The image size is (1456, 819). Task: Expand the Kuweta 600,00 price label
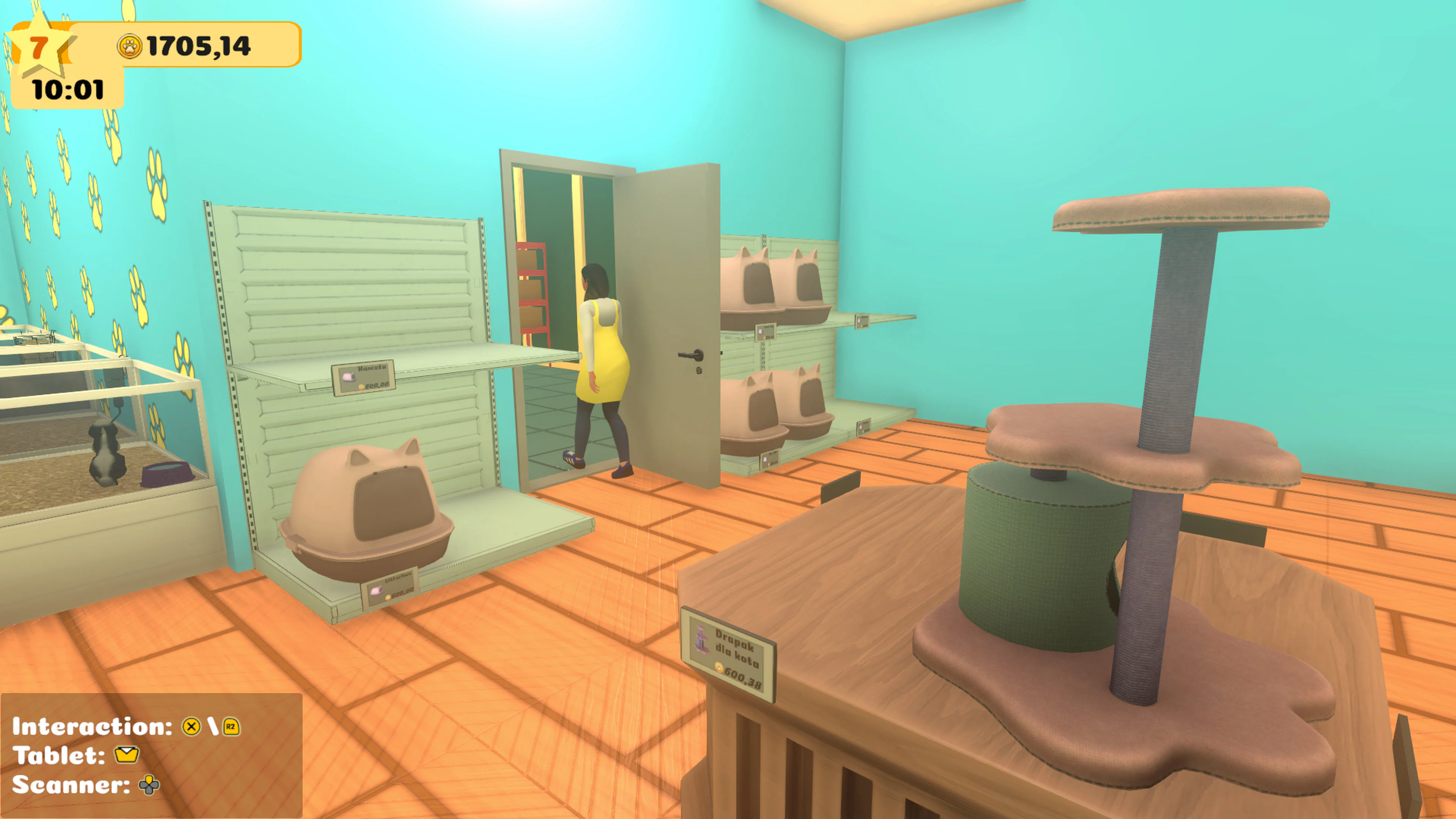point(364,378)
